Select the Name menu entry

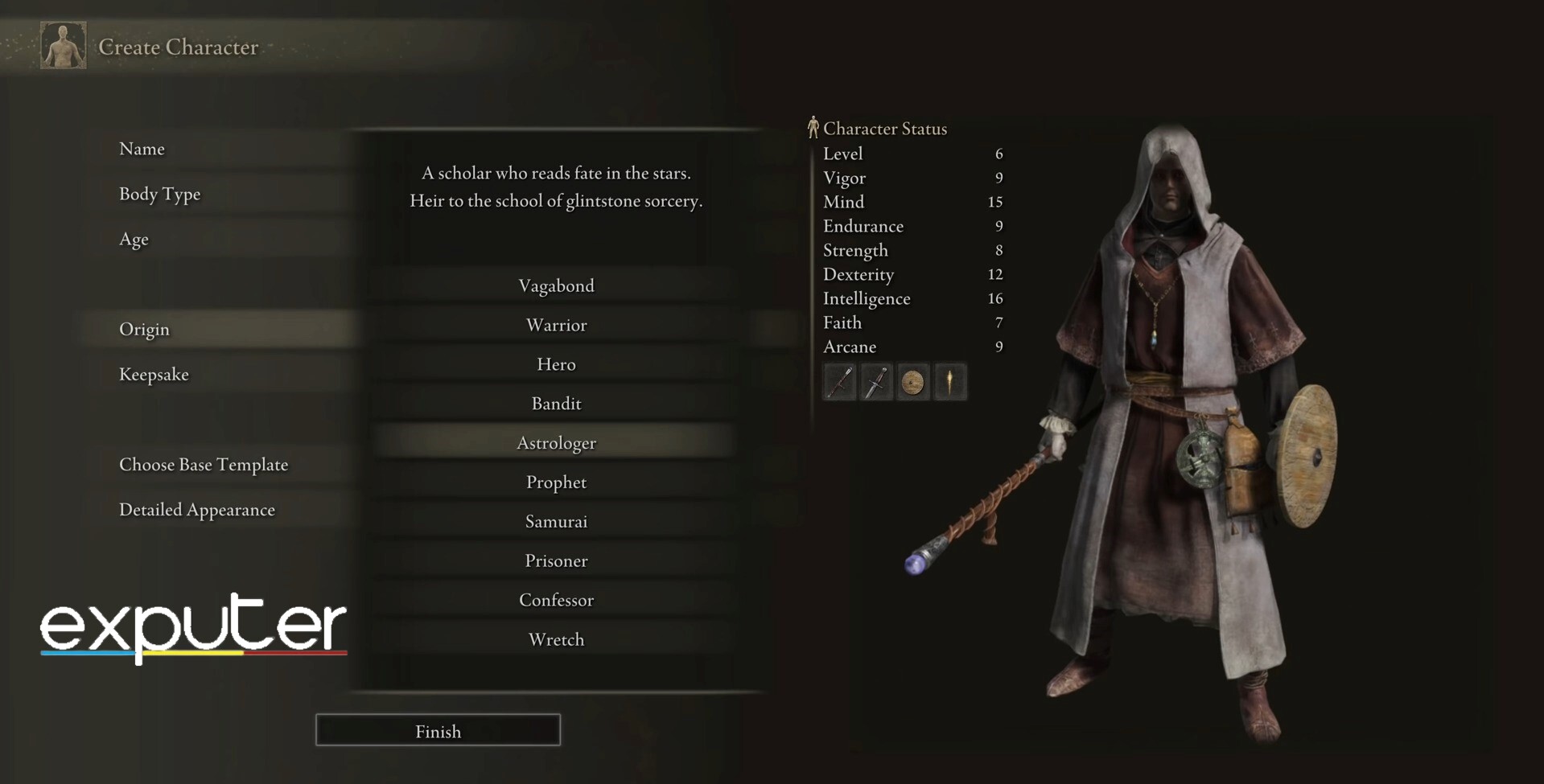pyautogui.click(x=142, y=149)
